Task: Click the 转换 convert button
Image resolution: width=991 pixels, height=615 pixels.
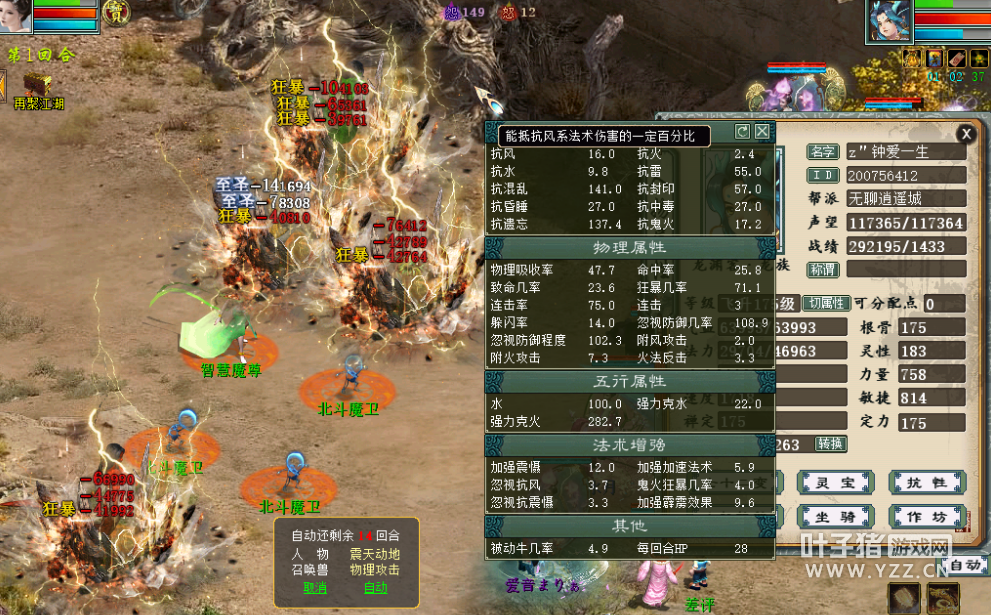Action: [830, 443]
